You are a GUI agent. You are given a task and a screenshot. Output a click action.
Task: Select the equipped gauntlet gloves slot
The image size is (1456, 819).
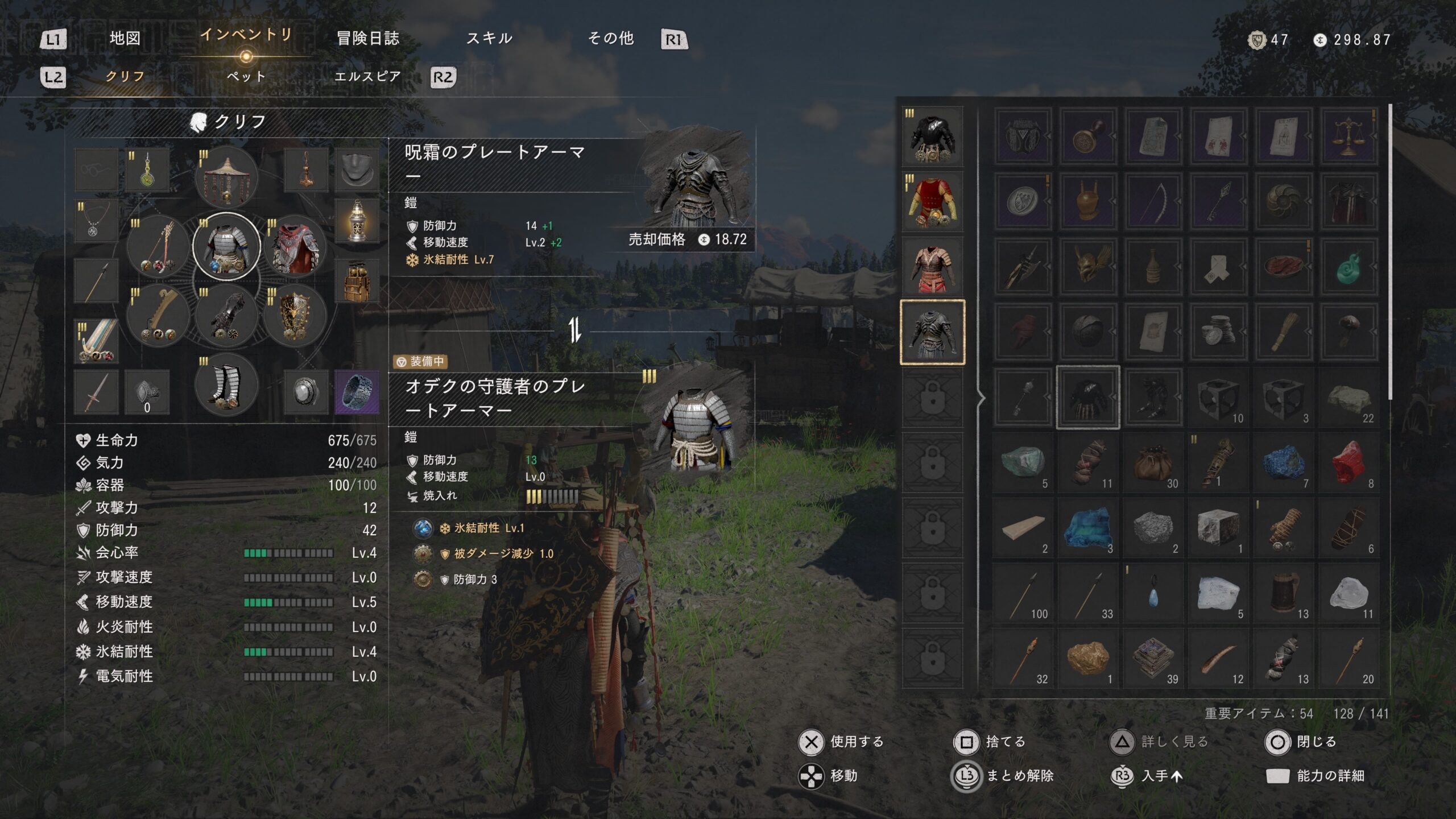226,316
